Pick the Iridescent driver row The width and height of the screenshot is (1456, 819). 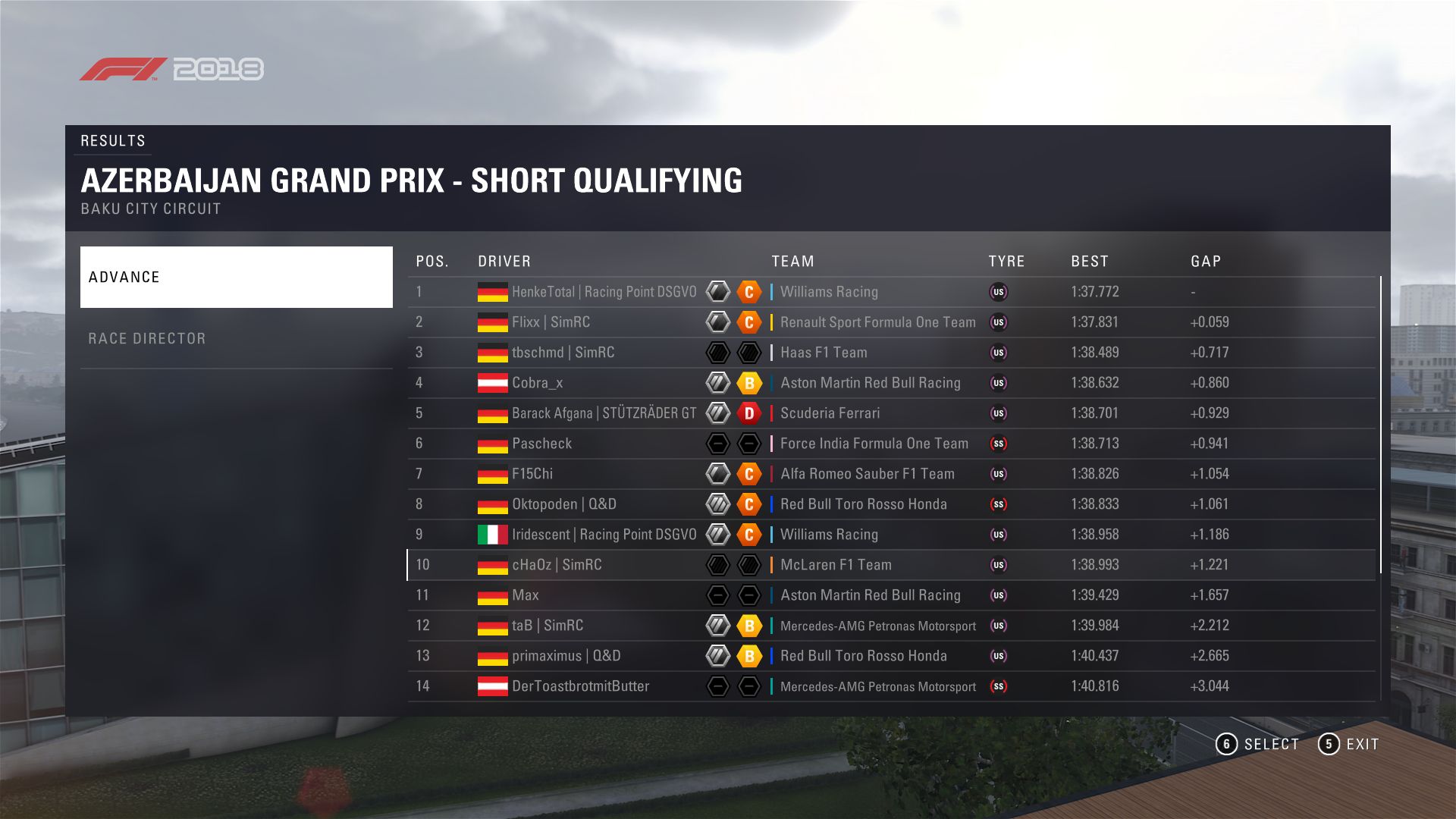pos(604,535)
